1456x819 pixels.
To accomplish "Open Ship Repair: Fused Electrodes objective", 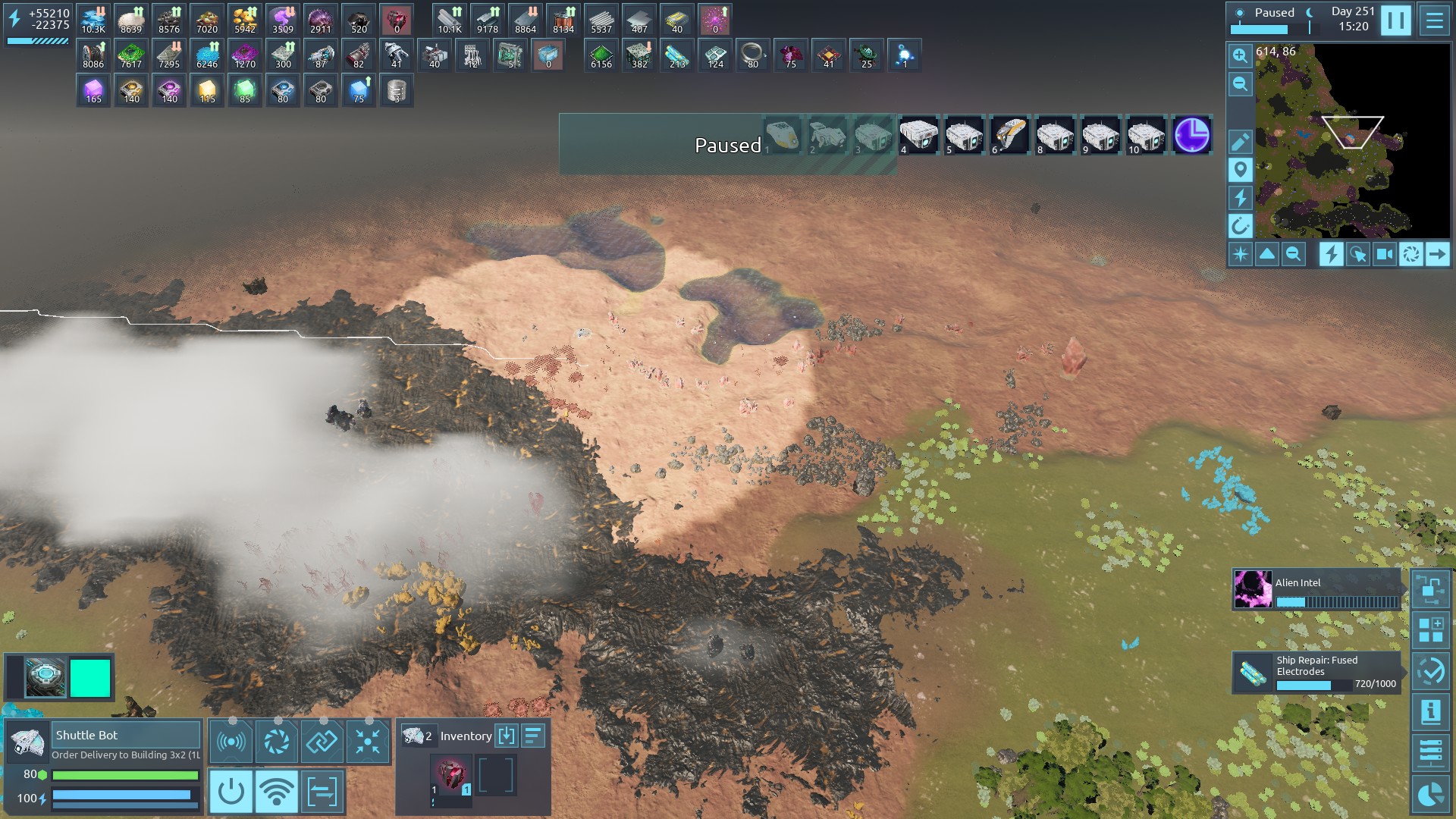I will tap(1316, 672).
